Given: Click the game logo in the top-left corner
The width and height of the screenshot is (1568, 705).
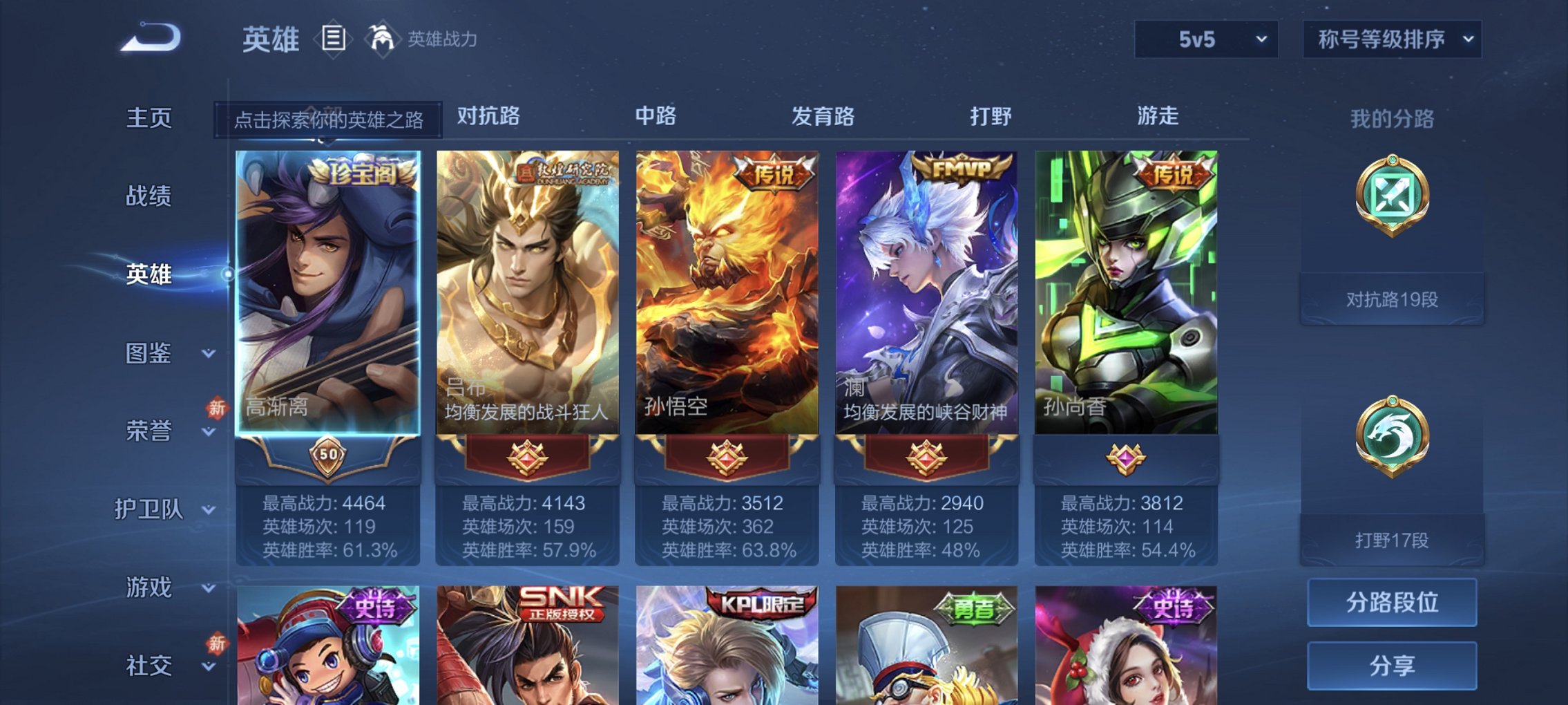Looking at the screenshot, I should (149, 36).
